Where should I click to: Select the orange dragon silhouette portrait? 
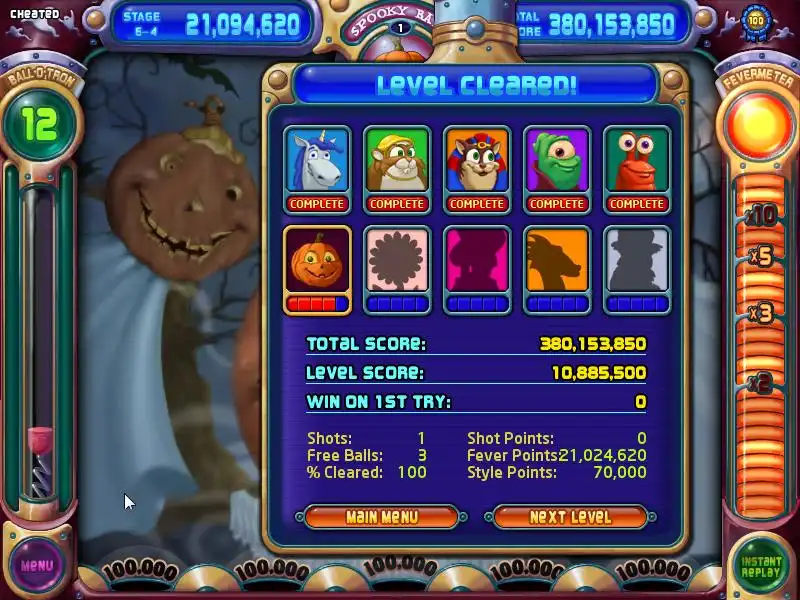[x=557, y=262]
